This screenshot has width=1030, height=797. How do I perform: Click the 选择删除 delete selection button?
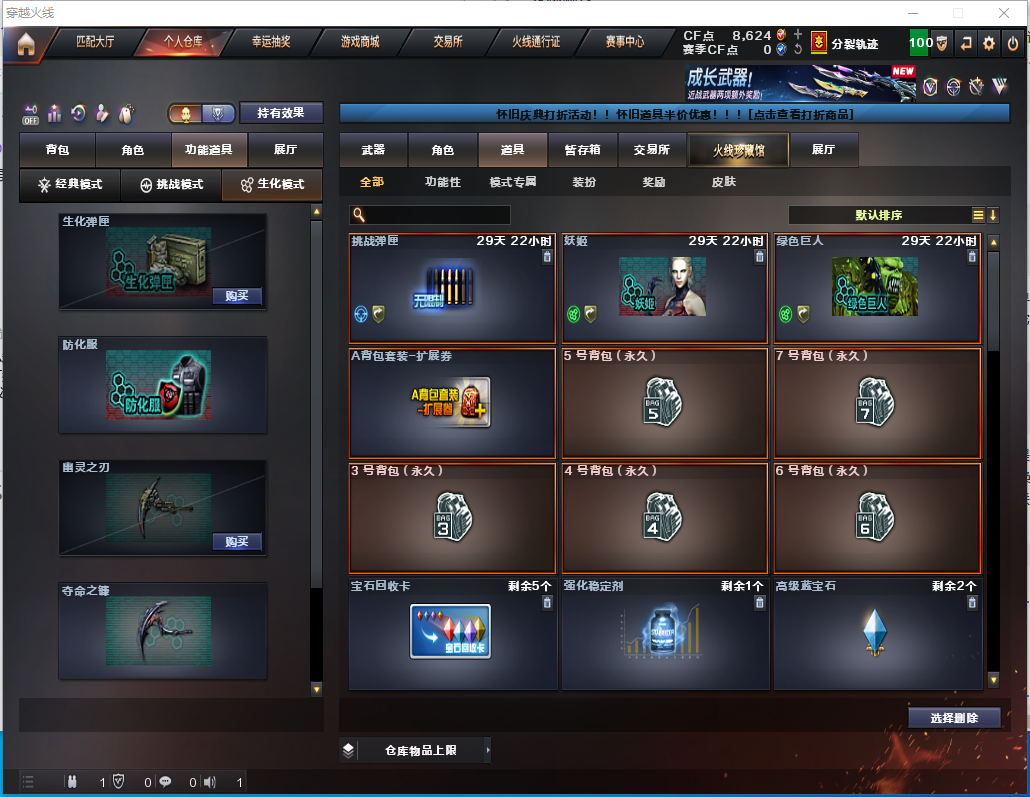click(954, 718)
